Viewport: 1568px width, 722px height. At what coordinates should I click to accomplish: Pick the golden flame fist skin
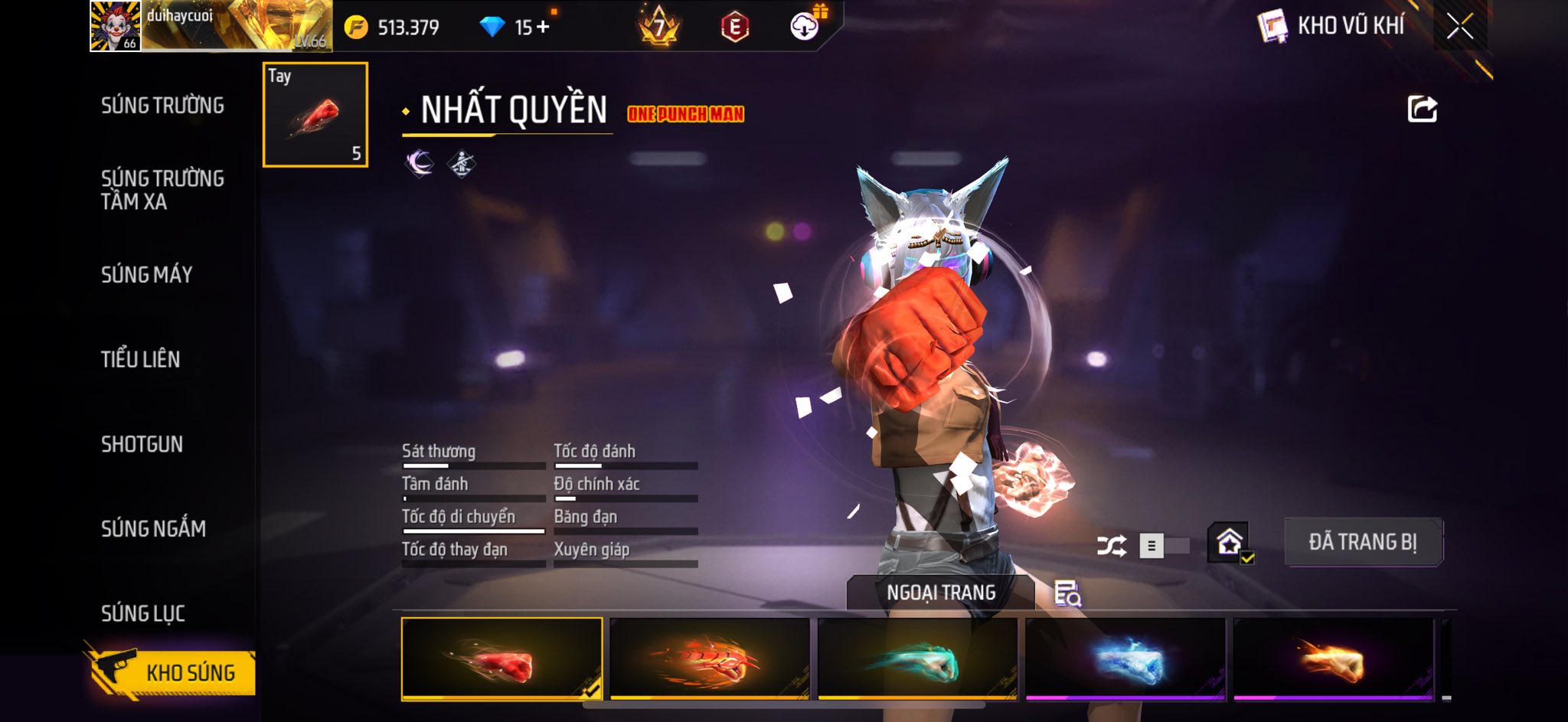point(1333,660)
